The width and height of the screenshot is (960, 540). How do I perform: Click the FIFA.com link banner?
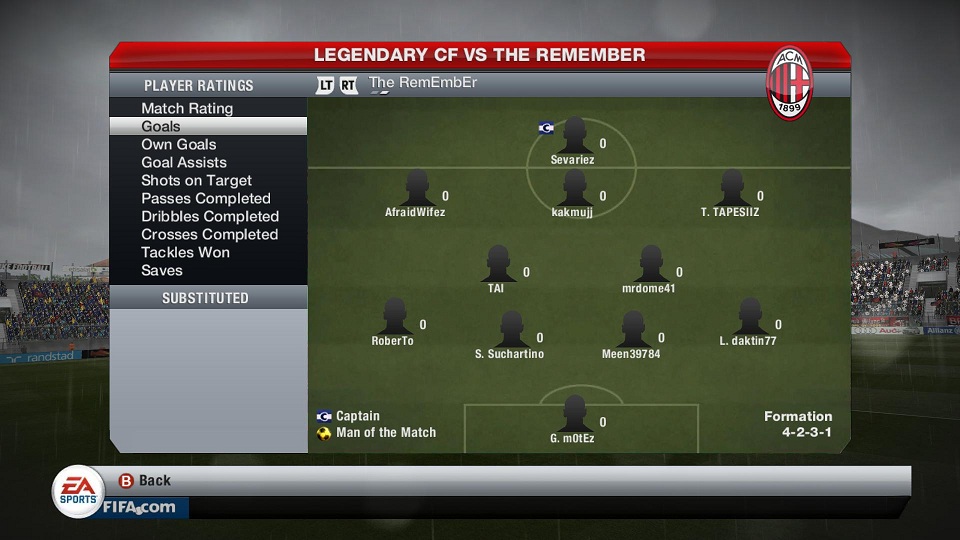tap(138, 507)
